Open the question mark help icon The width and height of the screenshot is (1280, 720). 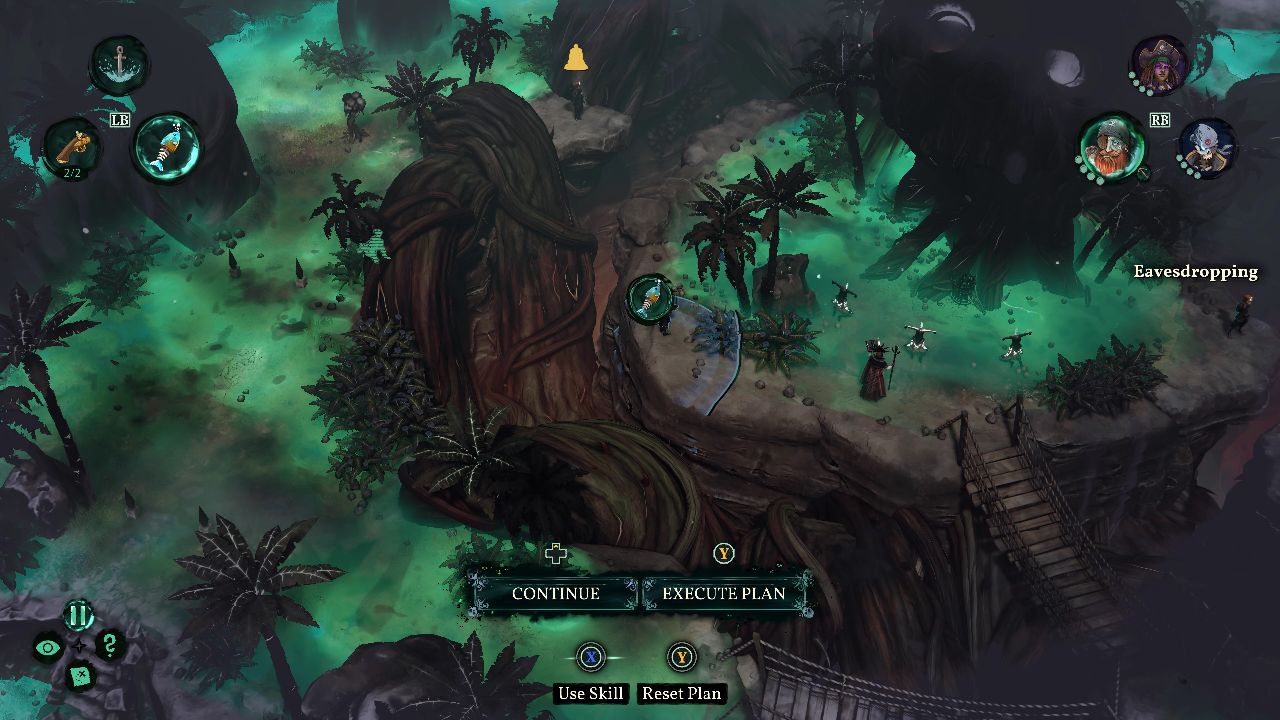pyautogui.click(x=110, y=645)
